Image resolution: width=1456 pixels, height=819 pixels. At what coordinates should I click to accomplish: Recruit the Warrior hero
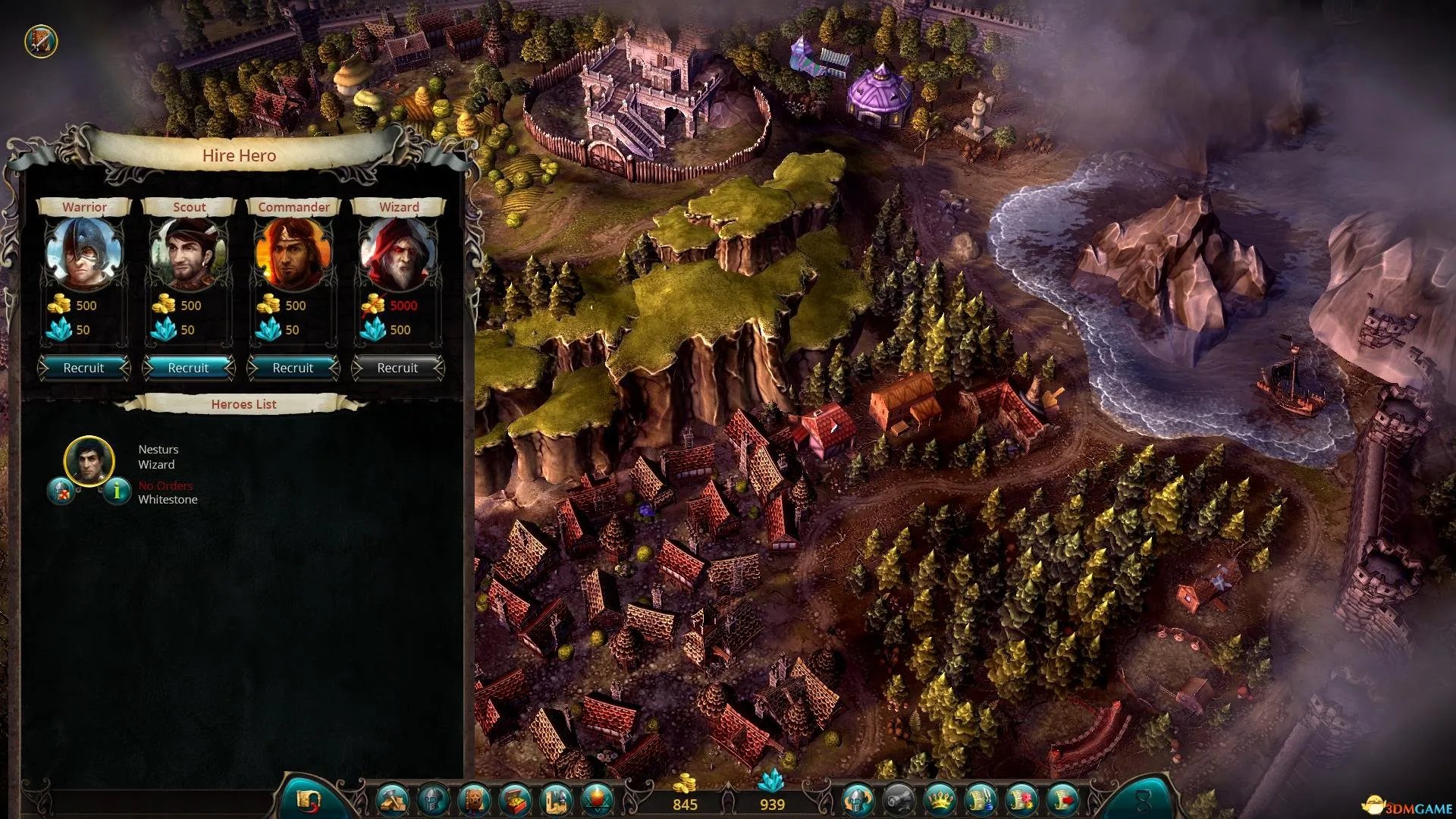click(83, 368)
